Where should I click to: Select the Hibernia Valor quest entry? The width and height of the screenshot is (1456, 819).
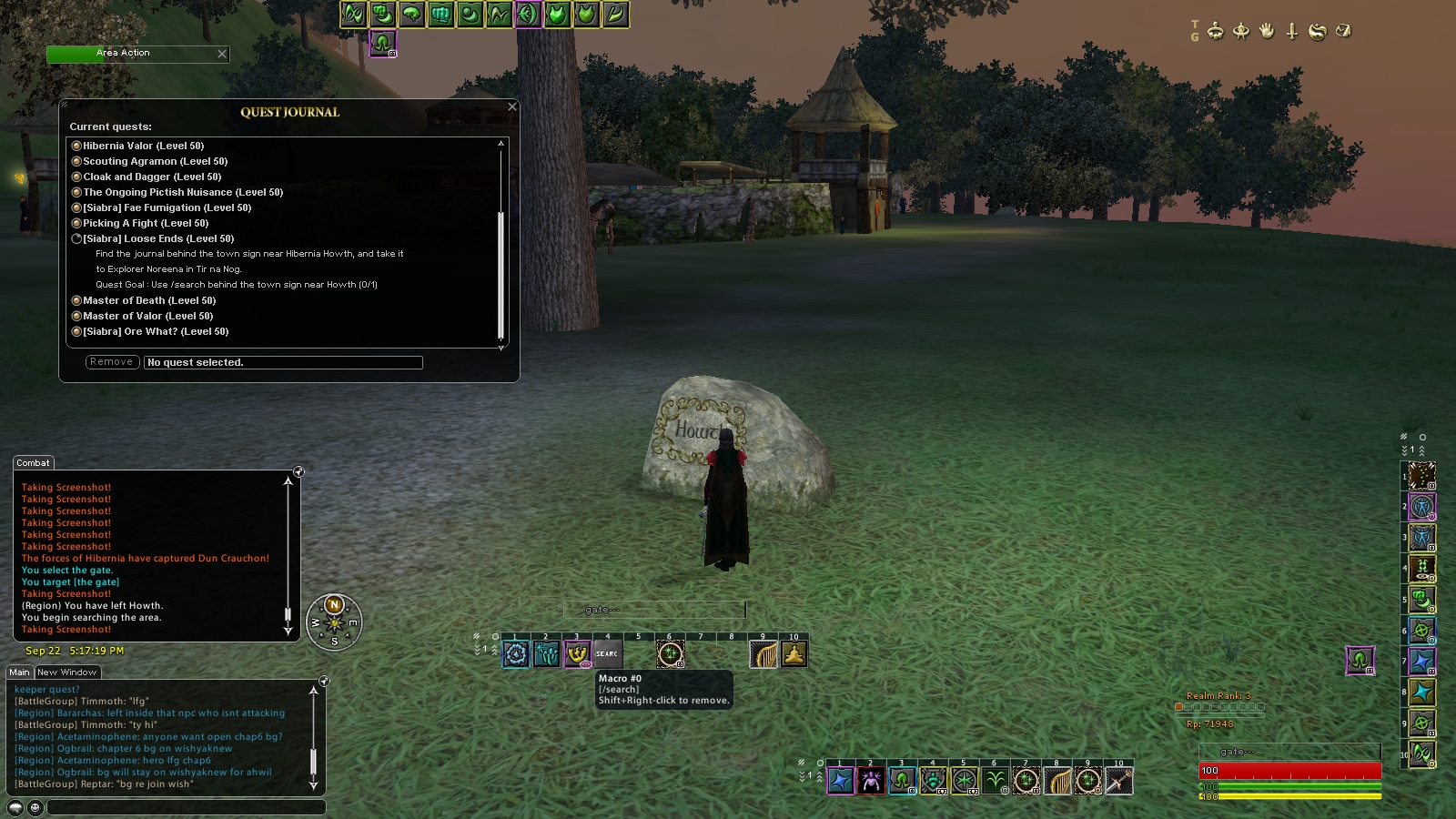(x=144, y=146)
